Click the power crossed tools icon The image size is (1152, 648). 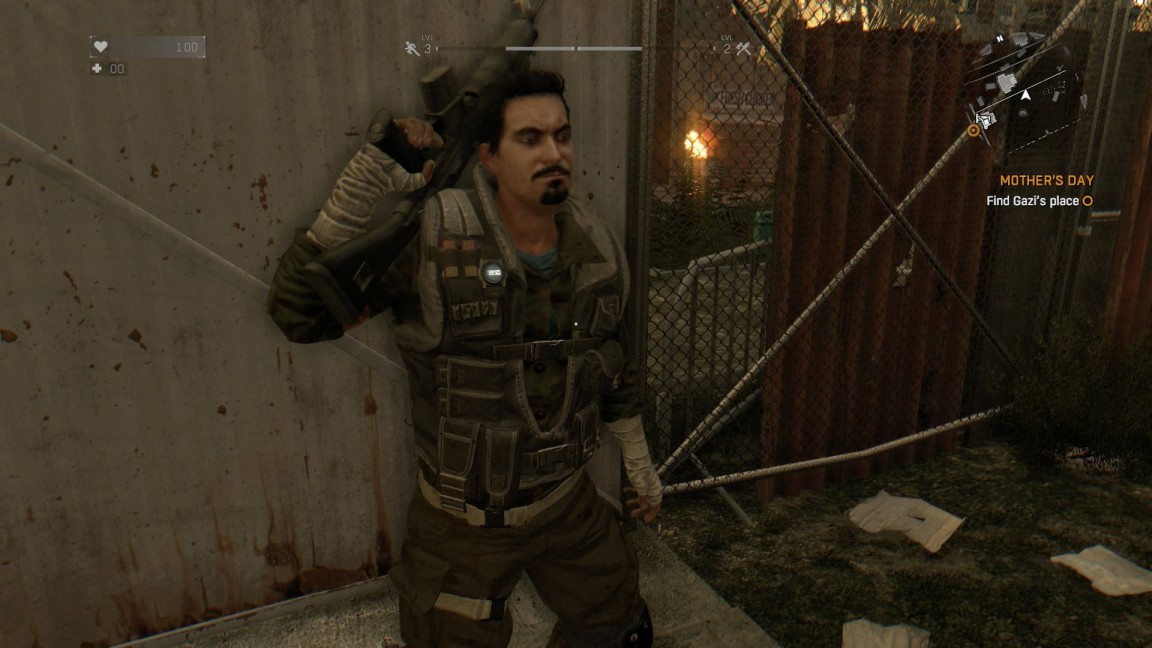743,48
